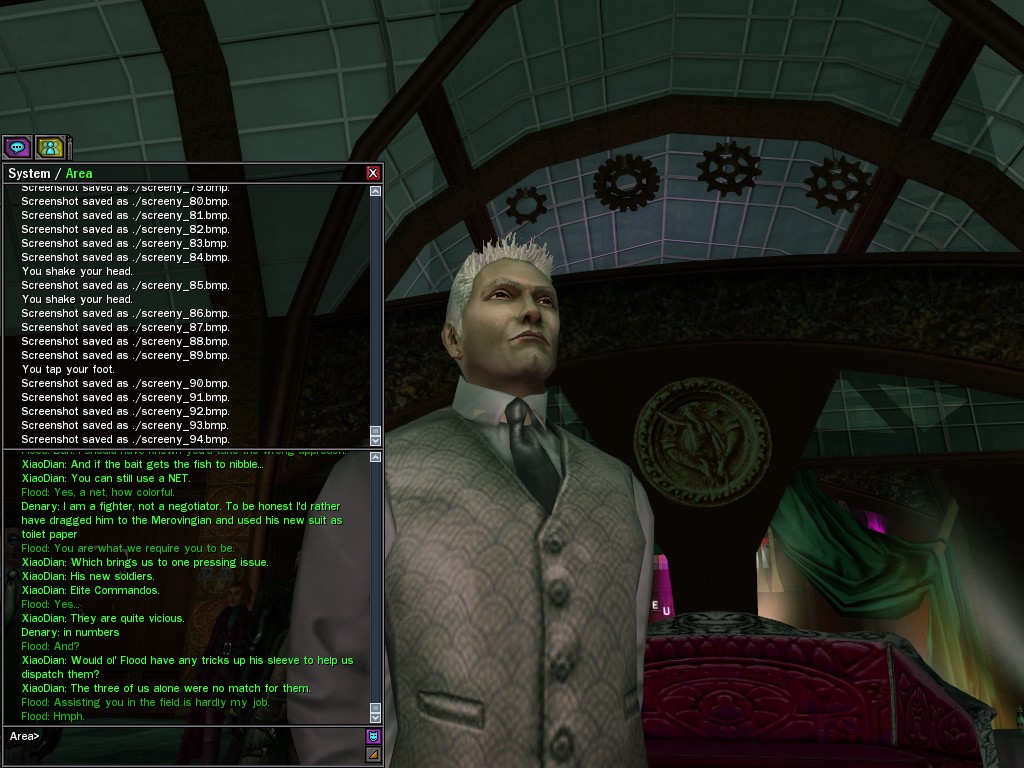The height and width of the screenshot is (768, 1024).
Task: Close the System / Area chat window
Action: [x=373, y=173]
